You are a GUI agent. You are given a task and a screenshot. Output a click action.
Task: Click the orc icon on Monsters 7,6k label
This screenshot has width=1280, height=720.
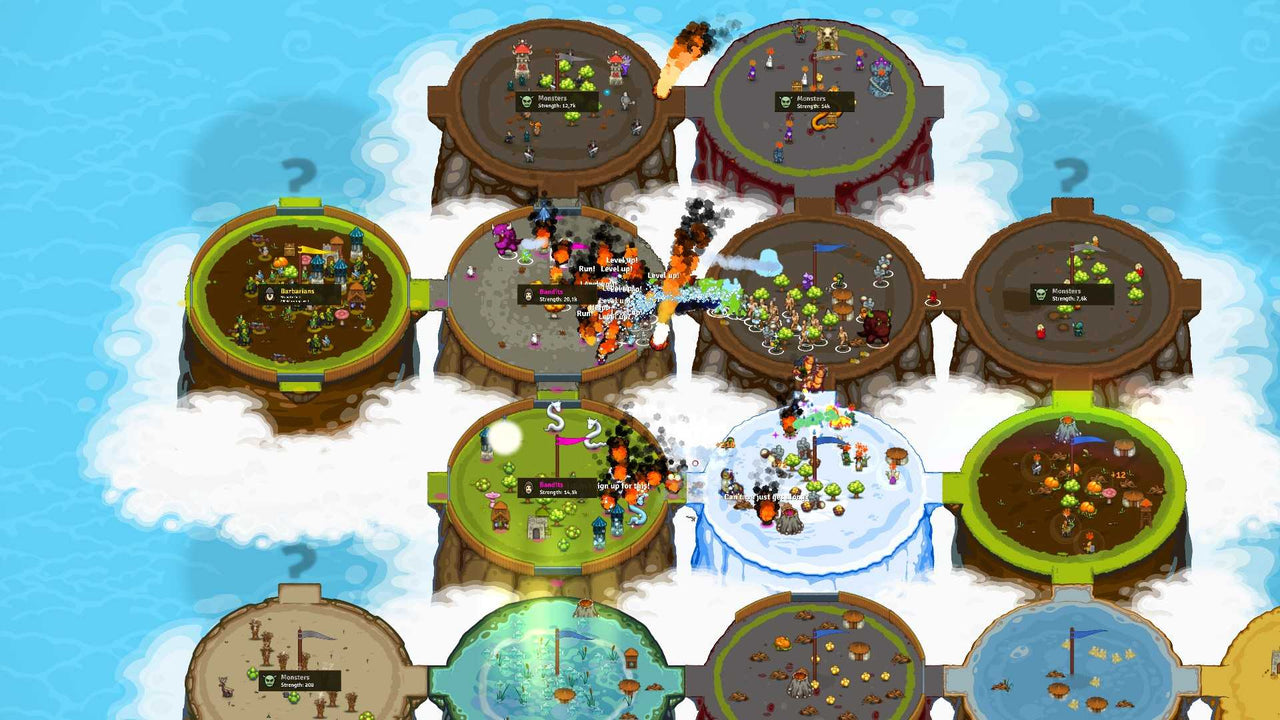coord(1041,294)
